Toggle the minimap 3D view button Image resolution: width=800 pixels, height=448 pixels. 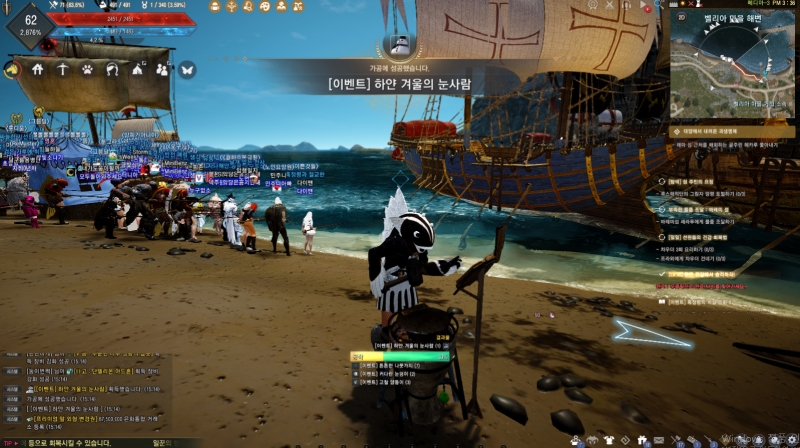[681, 17]
